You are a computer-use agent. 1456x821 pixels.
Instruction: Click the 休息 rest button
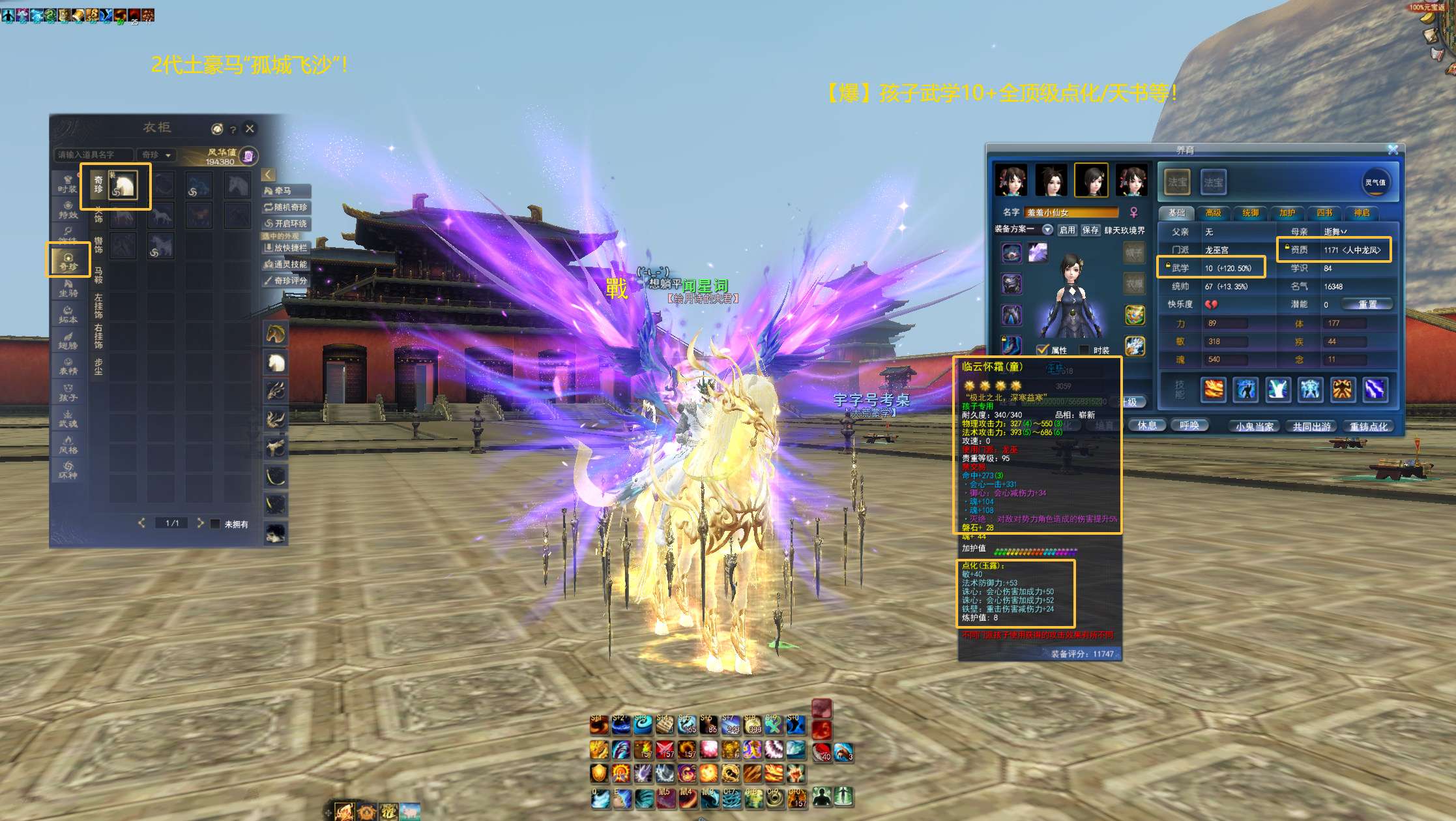(1147, 425)
